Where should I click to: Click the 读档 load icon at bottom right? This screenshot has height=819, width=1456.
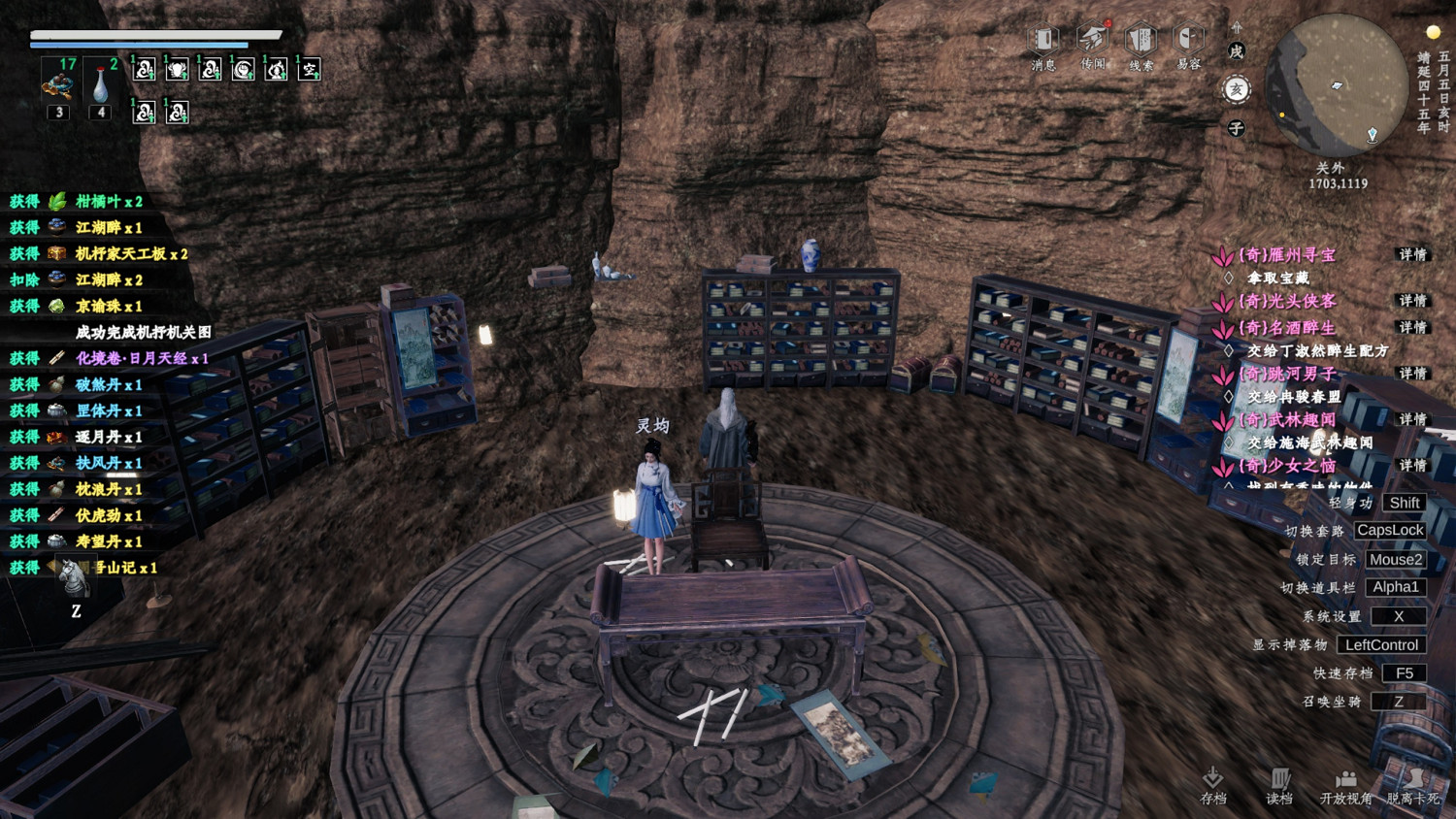(1279, 784)
